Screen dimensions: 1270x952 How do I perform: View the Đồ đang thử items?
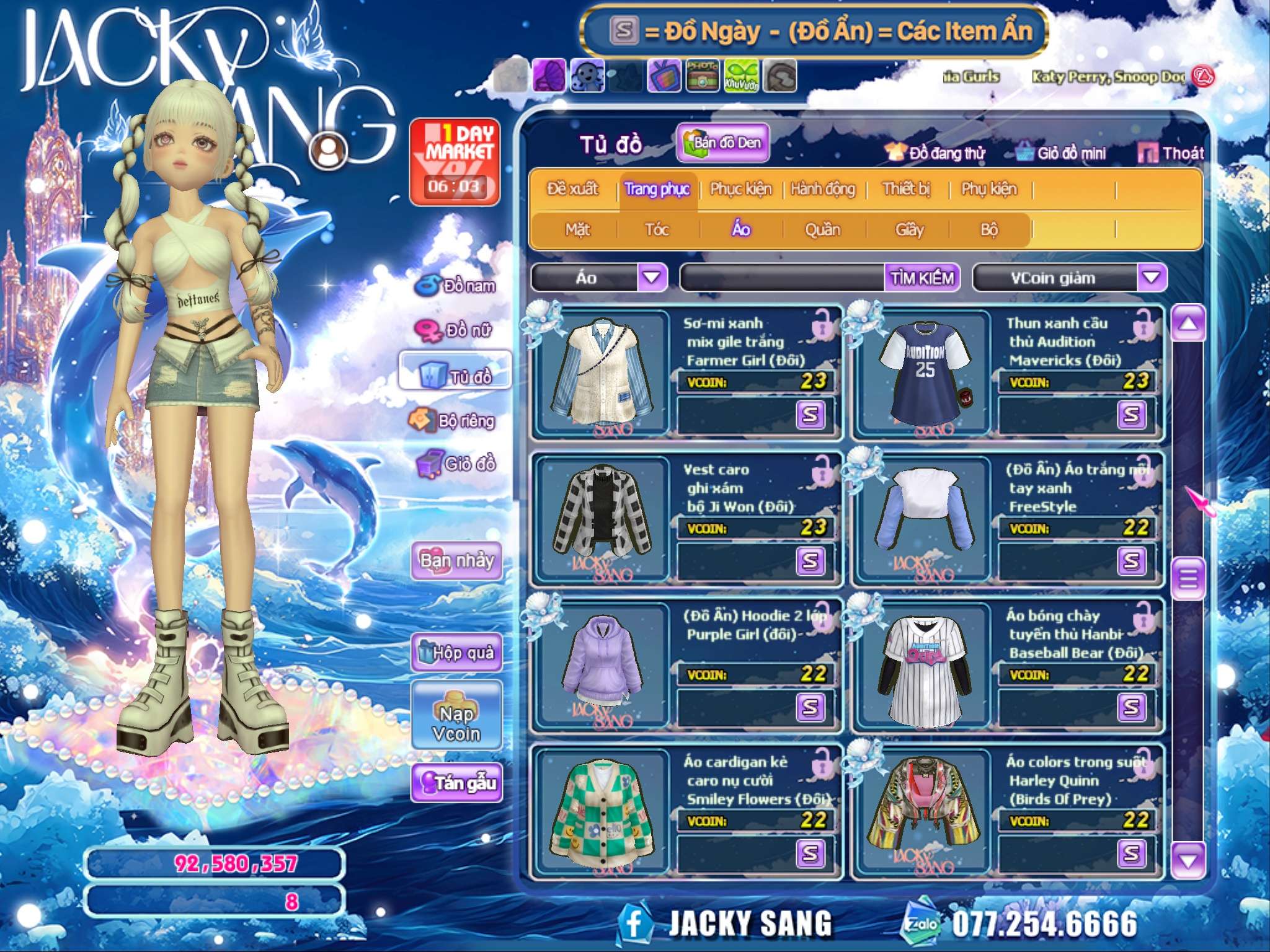[x=935, y=153]
